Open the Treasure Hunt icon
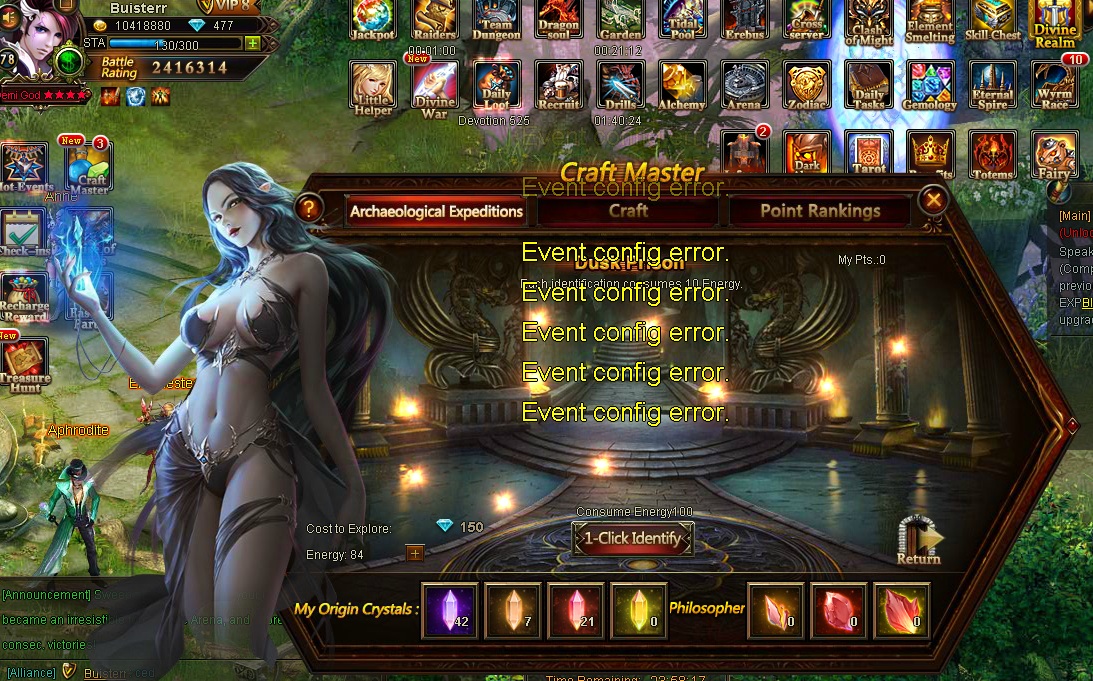The height and width of the screenshot is (681, 1093). 25,364
